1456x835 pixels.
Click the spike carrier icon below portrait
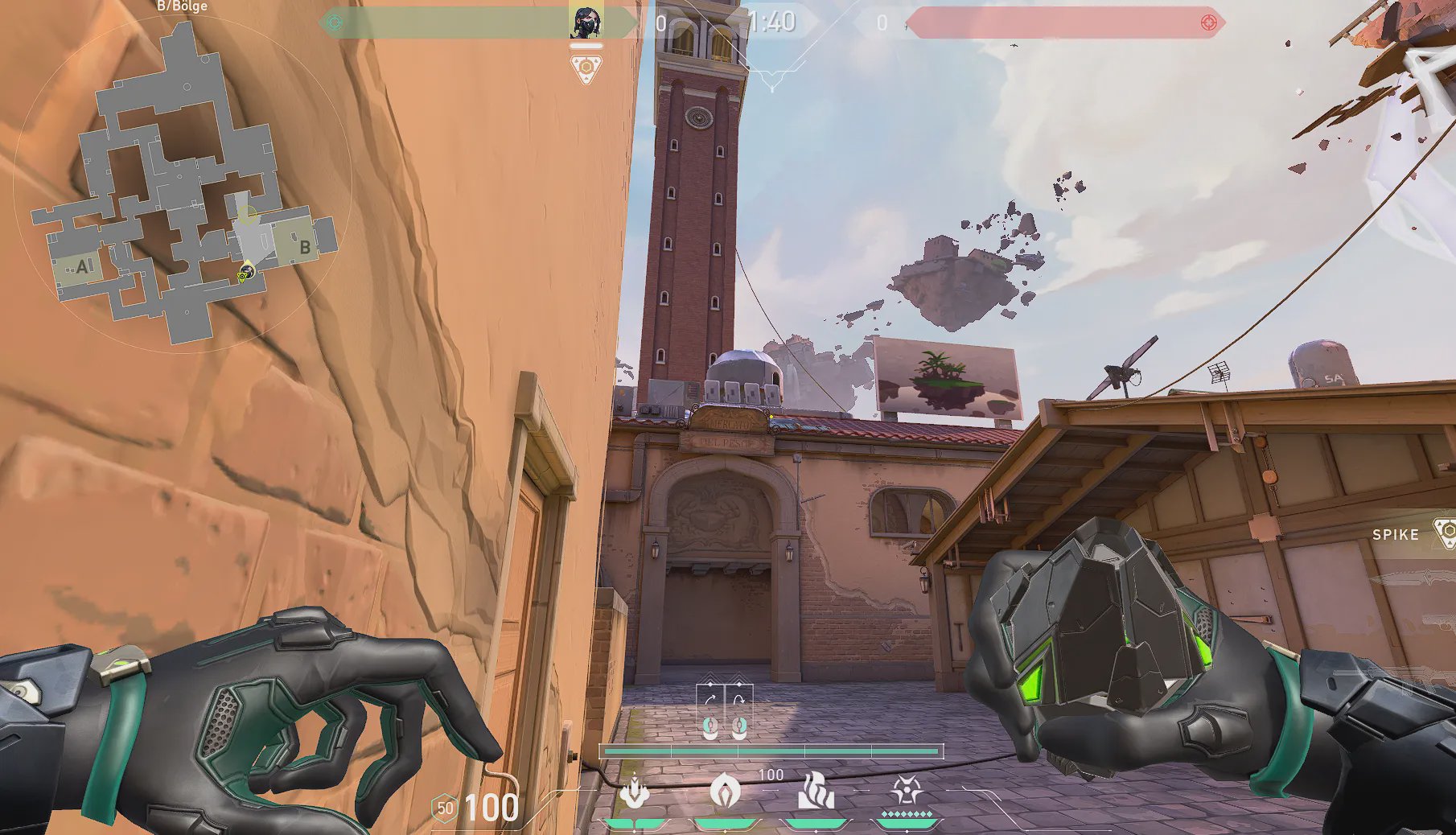click(586, 68)
